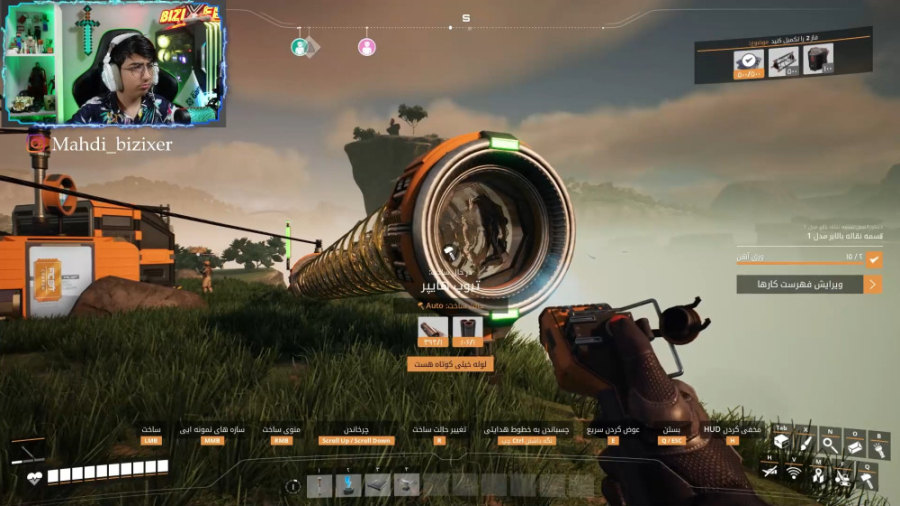Toggle the iron plate task checkmark

874,259
